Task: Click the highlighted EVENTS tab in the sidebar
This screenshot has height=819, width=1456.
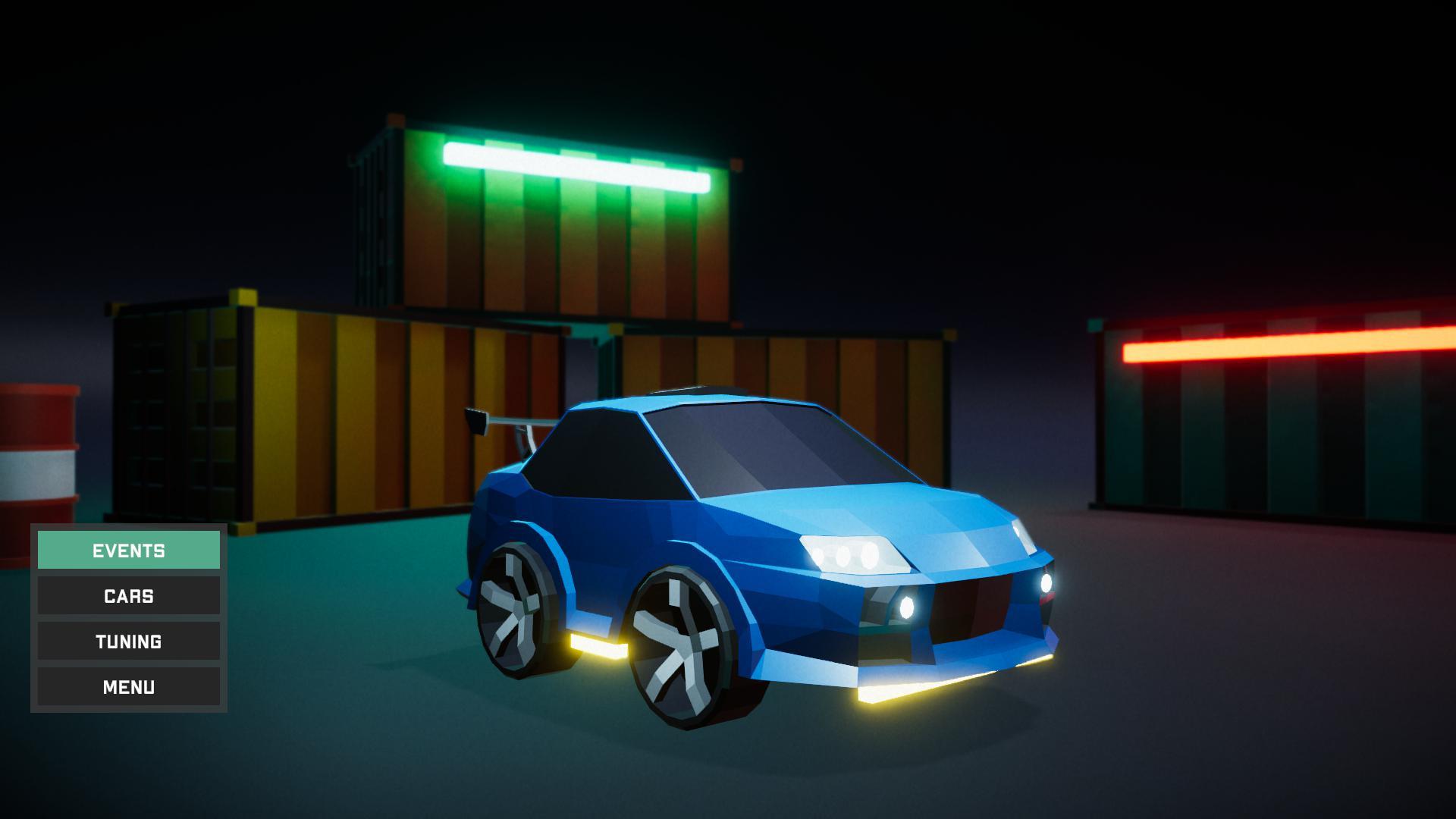Action: (128, 551)
